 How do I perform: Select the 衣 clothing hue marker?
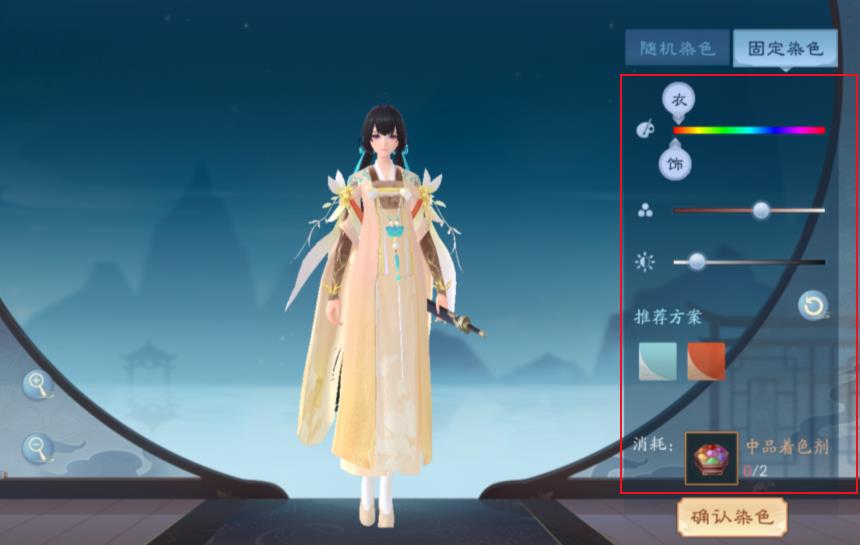click(678, 100)
